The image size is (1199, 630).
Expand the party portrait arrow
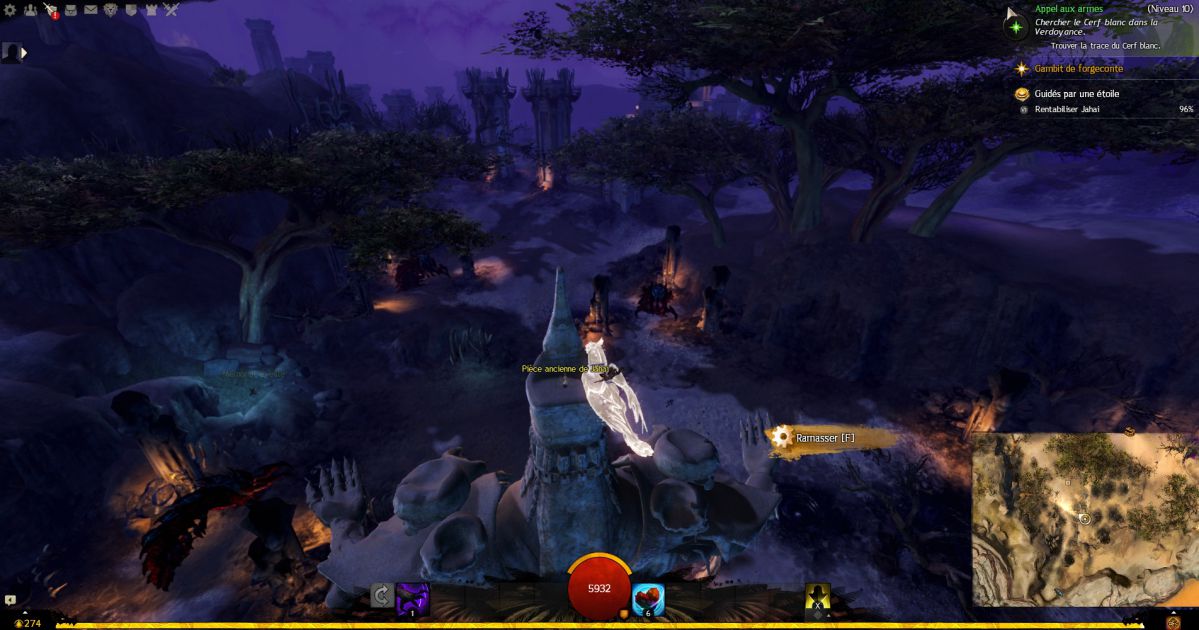[24, 52]
